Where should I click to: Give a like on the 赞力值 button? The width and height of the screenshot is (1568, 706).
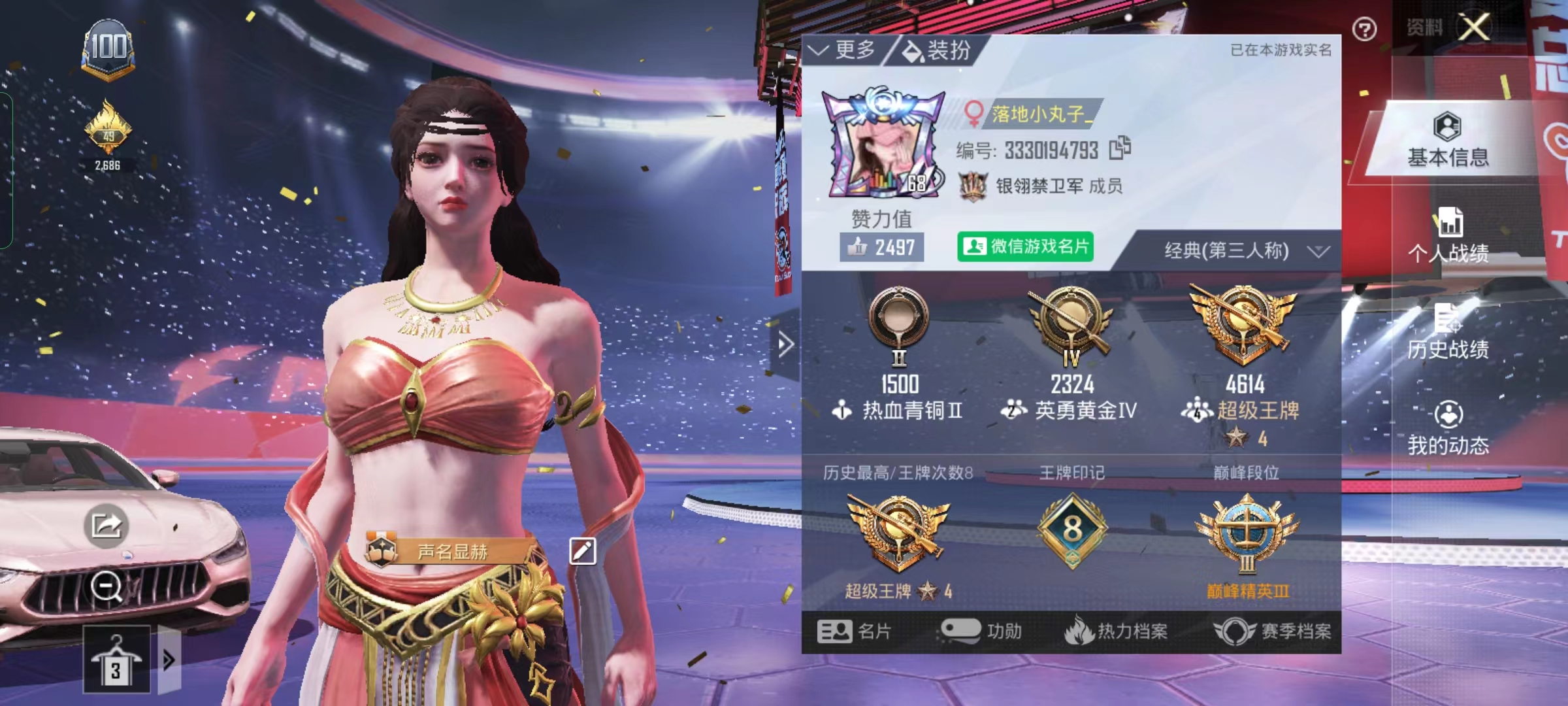click(x=881, y=247)
